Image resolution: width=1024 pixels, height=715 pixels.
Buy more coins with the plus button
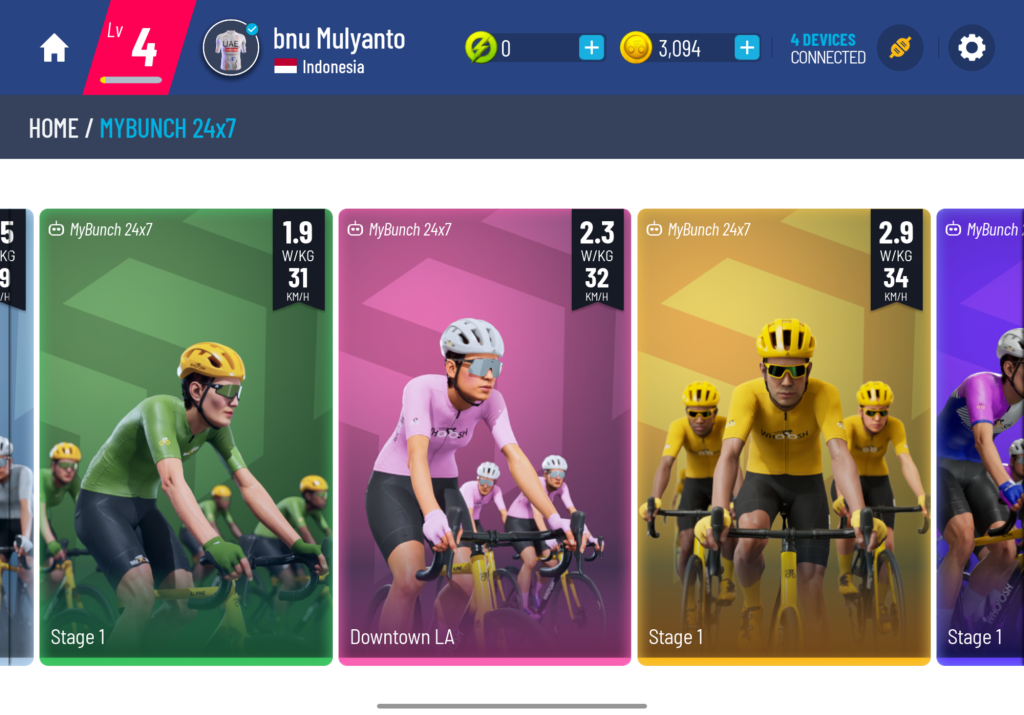(746, 48)
